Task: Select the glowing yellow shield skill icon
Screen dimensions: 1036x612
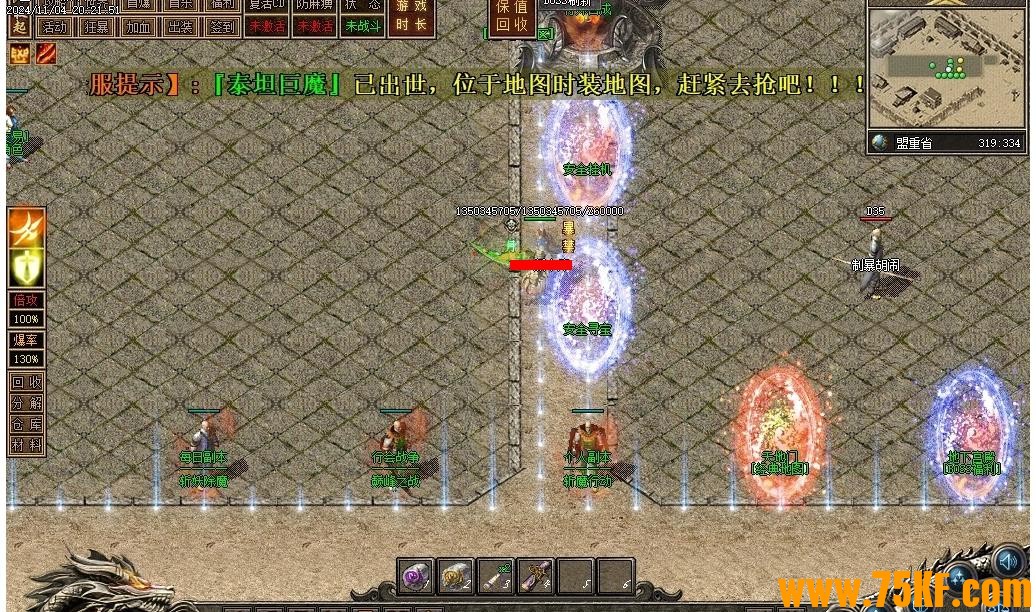Action: click(x=26, y=267)
